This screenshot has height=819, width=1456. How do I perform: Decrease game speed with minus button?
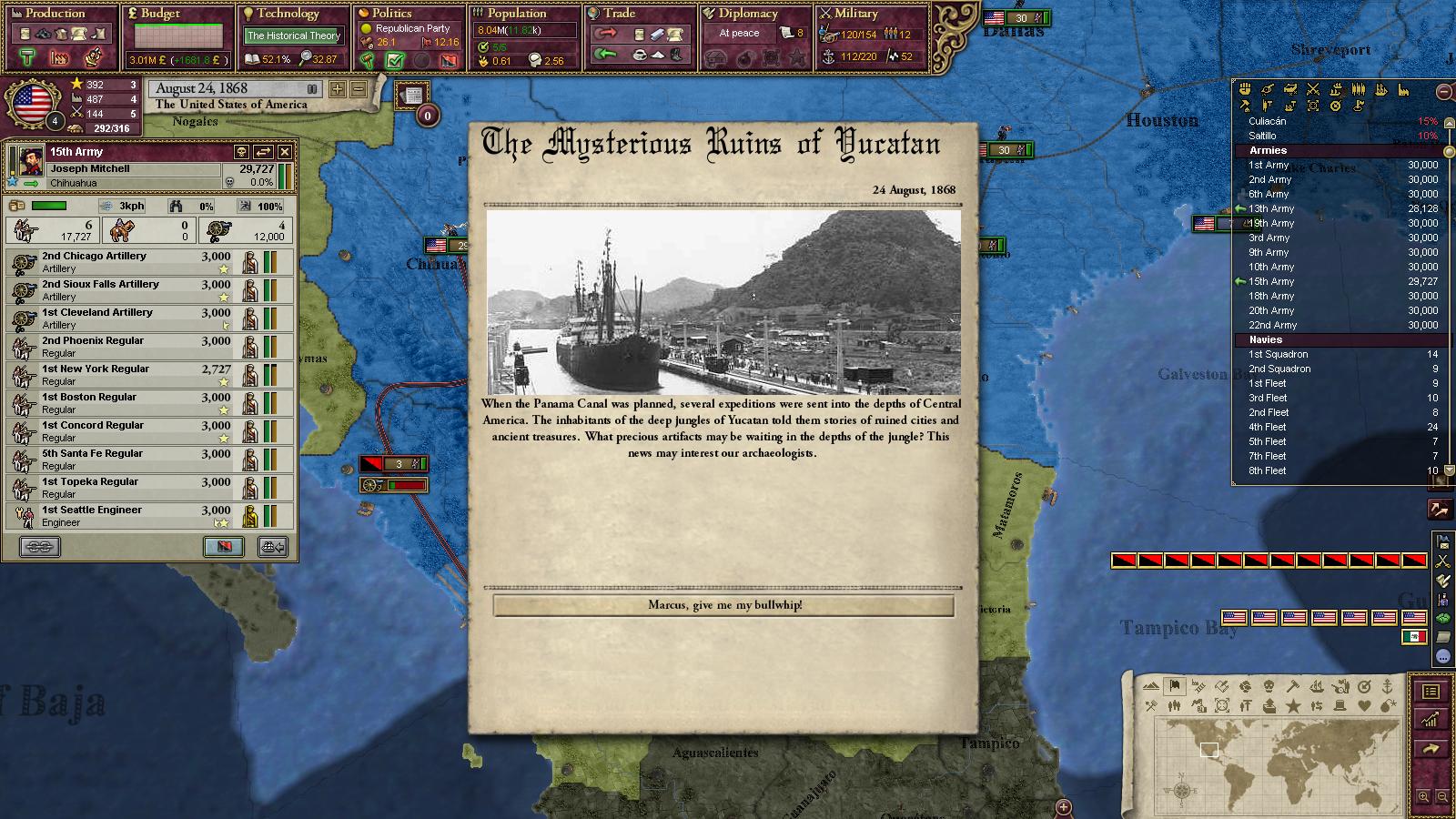coord(358,89)
